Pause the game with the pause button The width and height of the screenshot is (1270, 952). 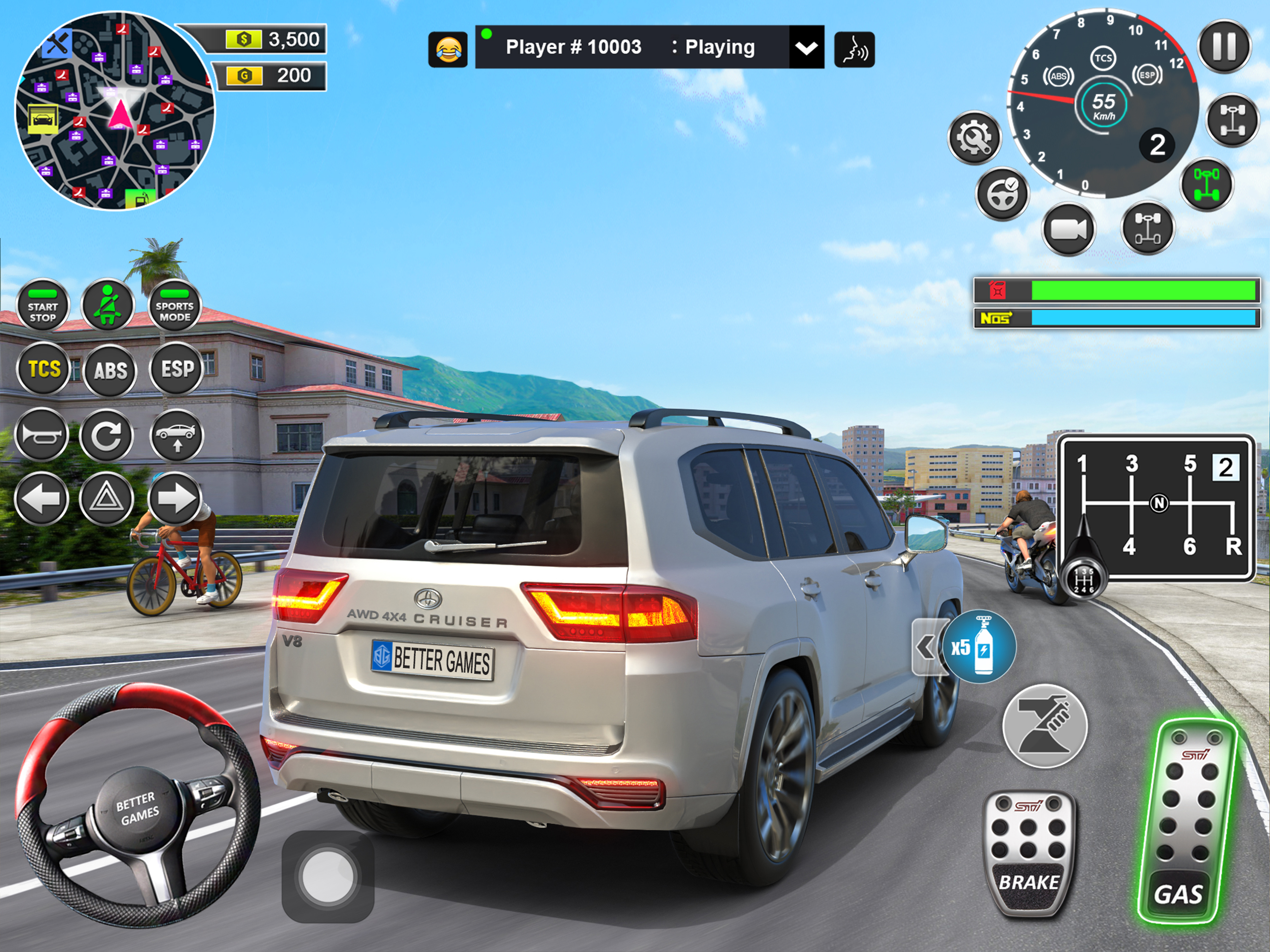pos(1224,47)
